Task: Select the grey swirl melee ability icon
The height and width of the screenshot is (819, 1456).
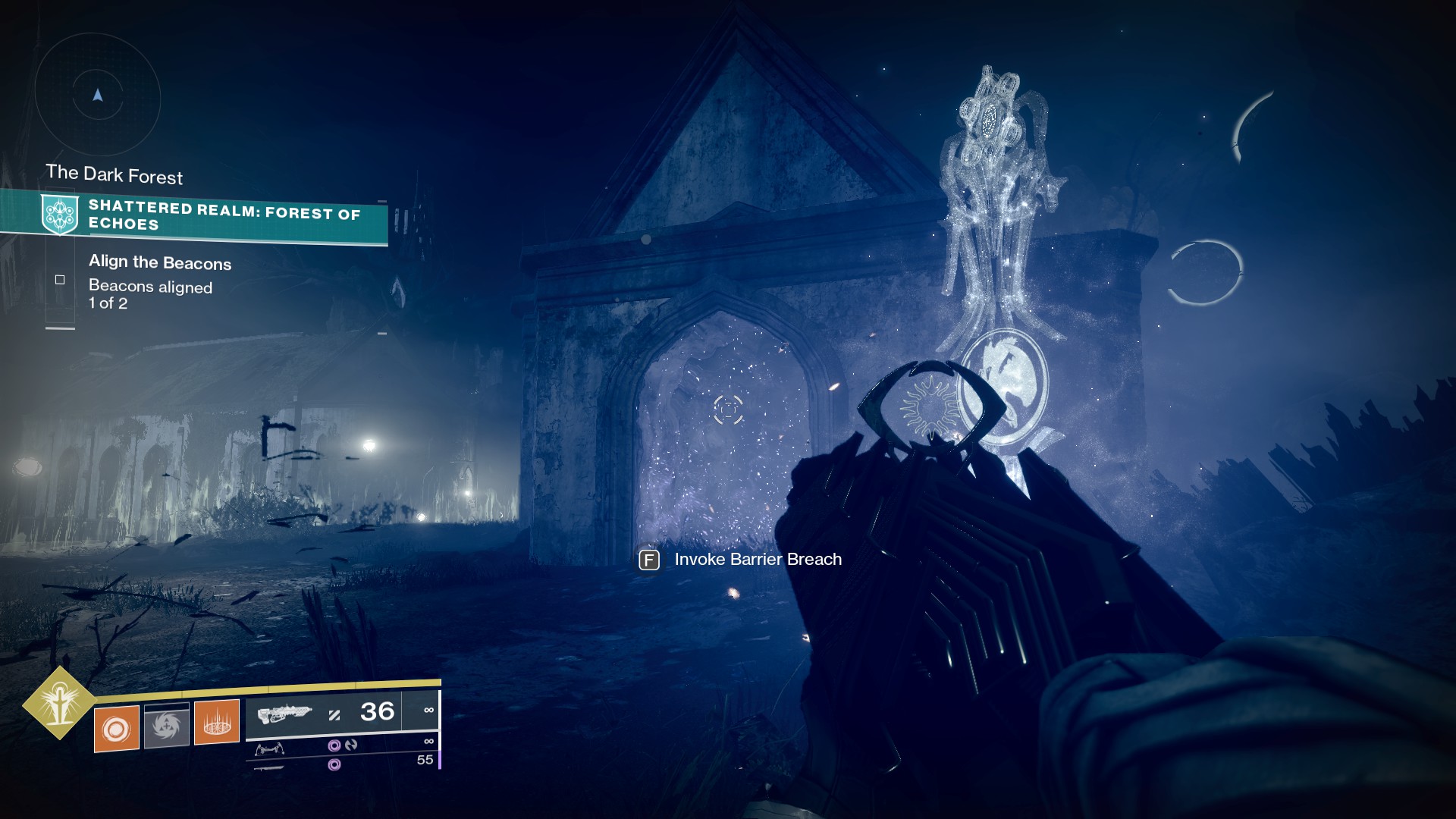Action: pyautogui.click(x=166, y=726)
